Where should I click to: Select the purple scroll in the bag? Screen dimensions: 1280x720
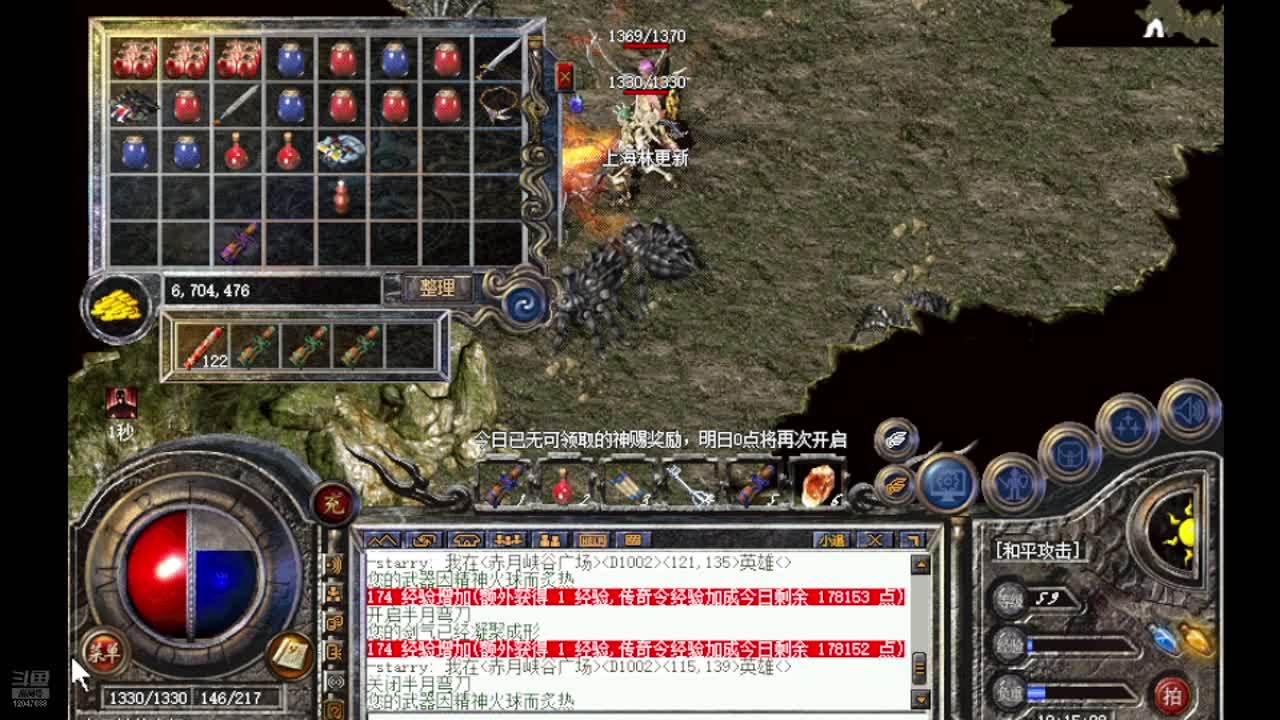[x=238, y=243]
